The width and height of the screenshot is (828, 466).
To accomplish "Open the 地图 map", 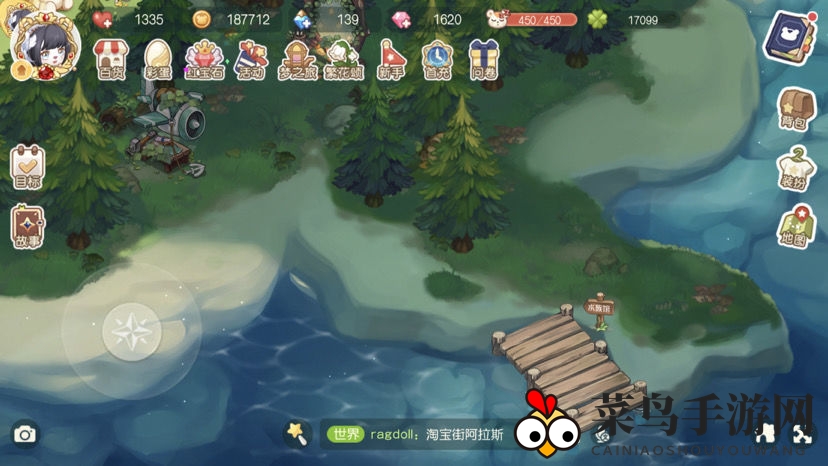I will pos(794,226).
